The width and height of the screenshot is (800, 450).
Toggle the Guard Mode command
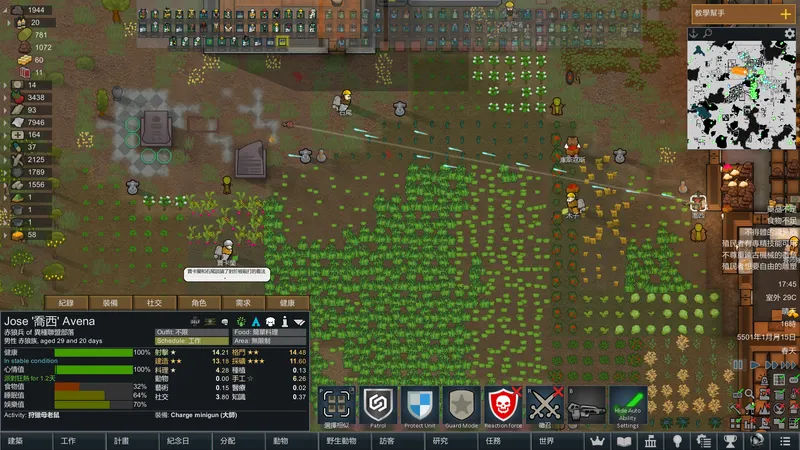(462, 407)
